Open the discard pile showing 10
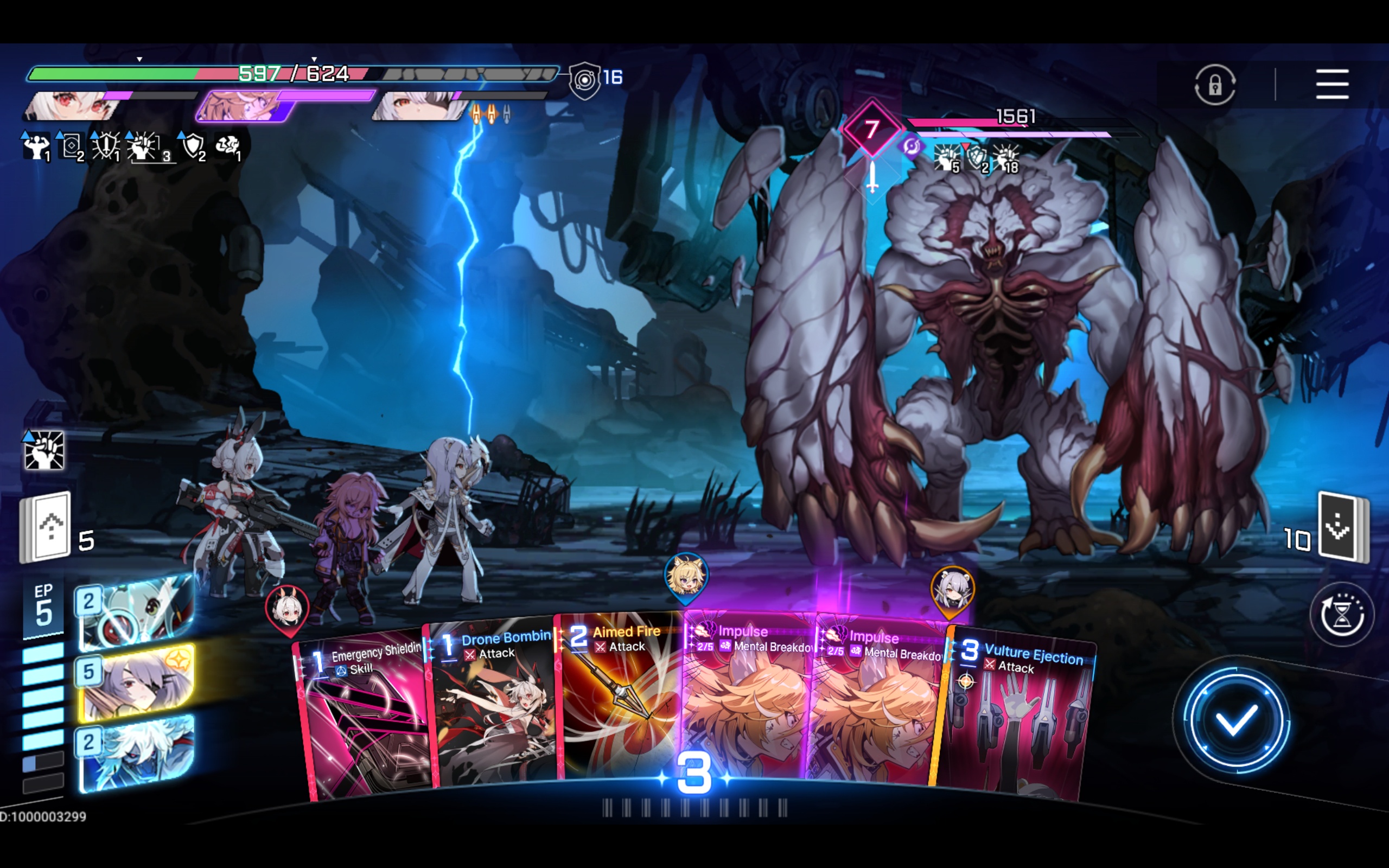This screenshot has height=868, width=1389. click(x=1342, y=527)
